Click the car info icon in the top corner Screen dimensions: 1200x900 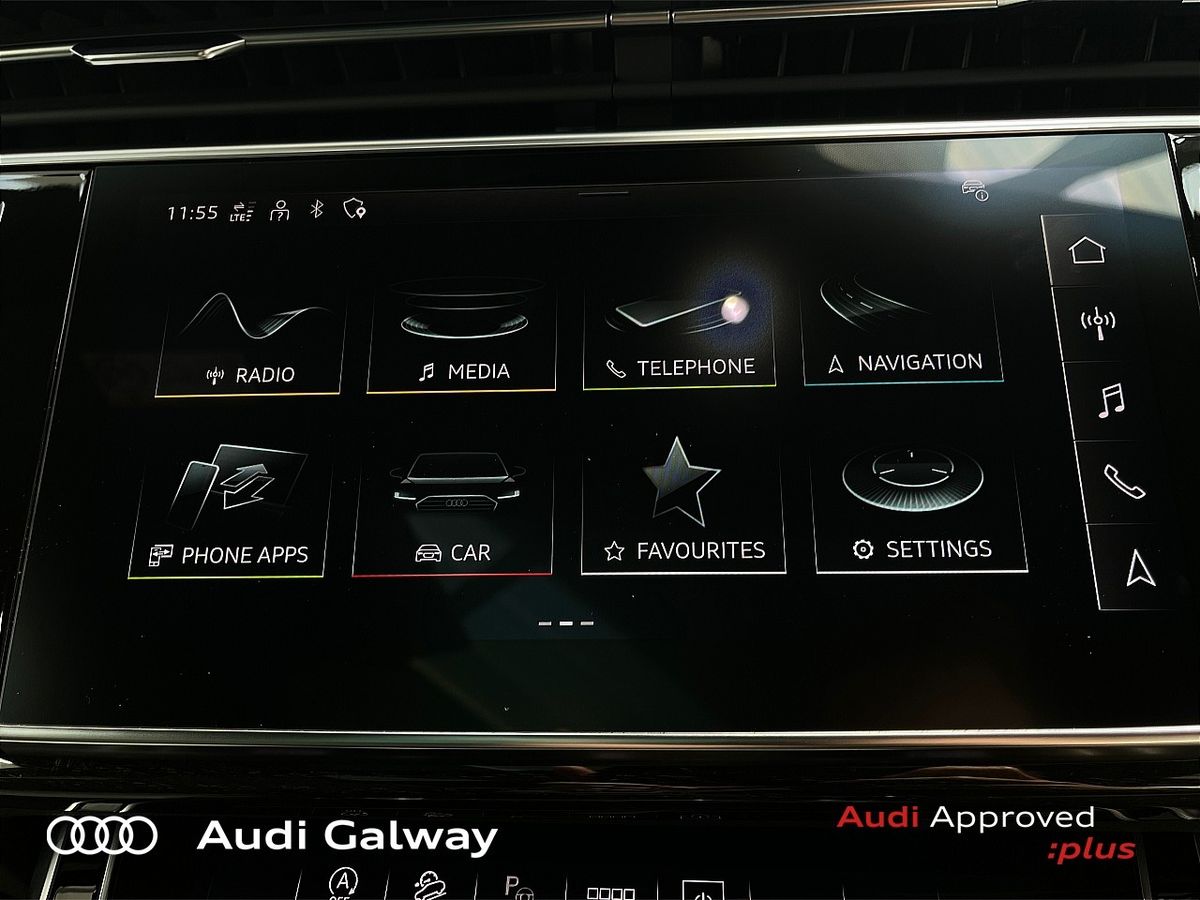tap(975, 189)
